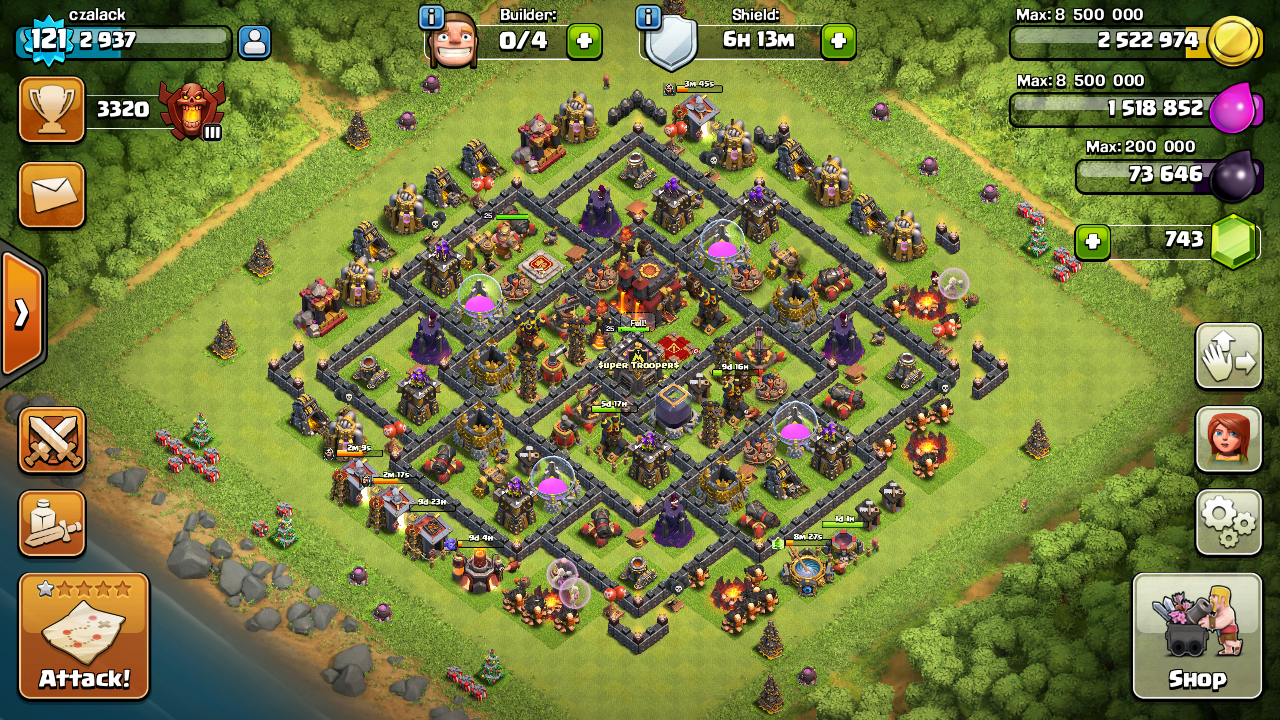
Task: Add a builder with the plus button
Action: point(584,42)
